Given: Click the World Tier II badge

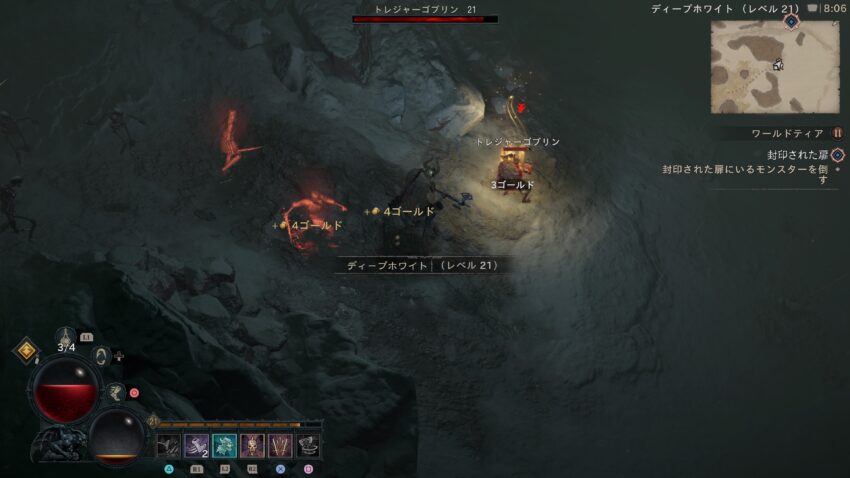Looking at the screenshot, I should [838, 133].
